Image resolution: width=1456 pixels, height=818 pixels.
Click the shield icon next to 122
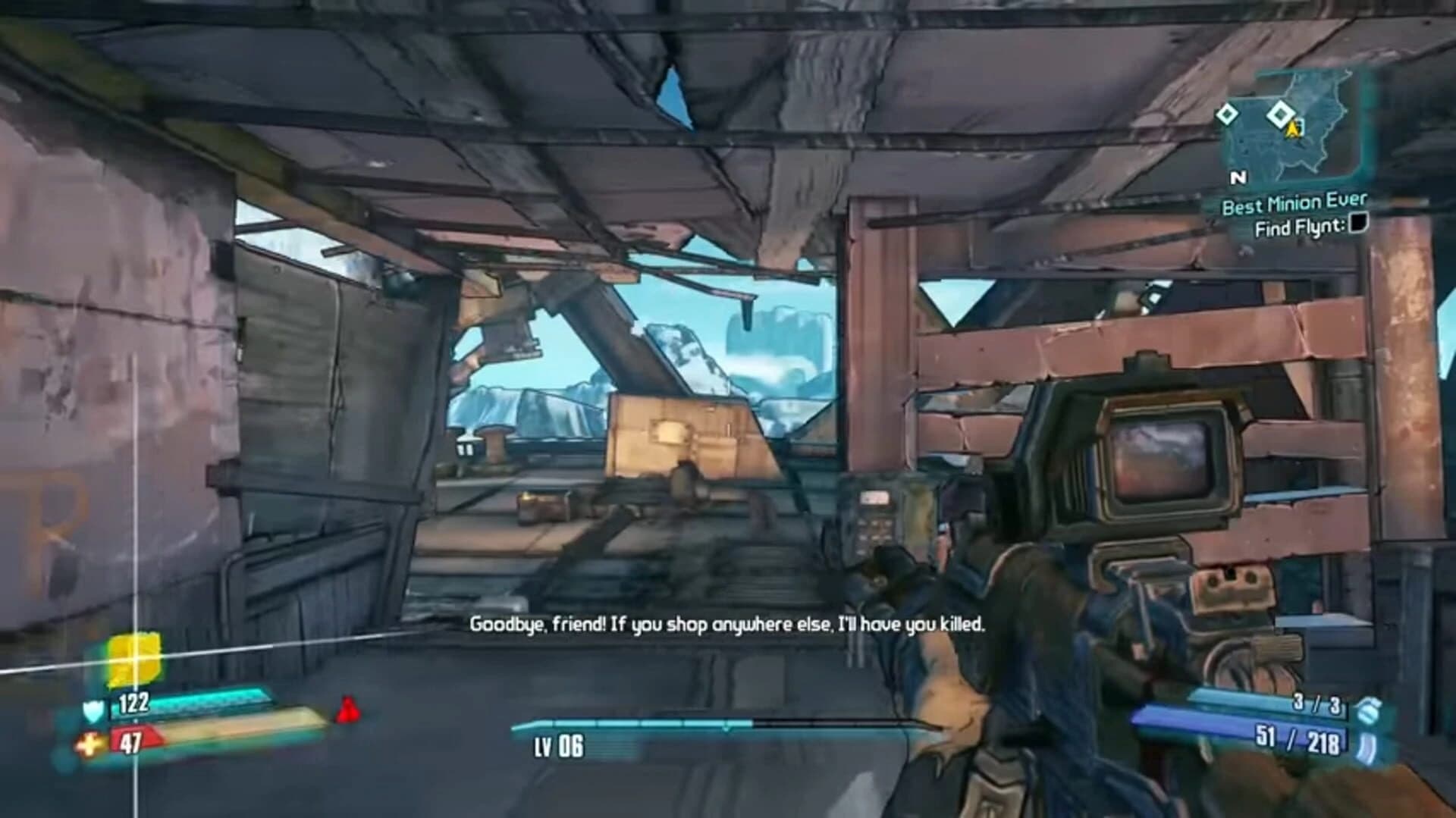94,710
